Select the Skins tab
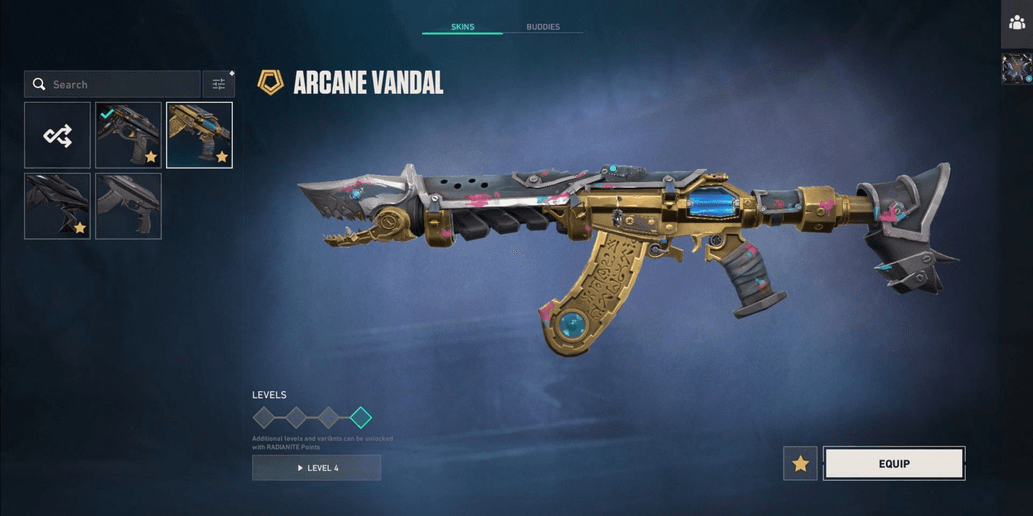The height and width of the screenshot is (516, 1033). coord(462,27)
